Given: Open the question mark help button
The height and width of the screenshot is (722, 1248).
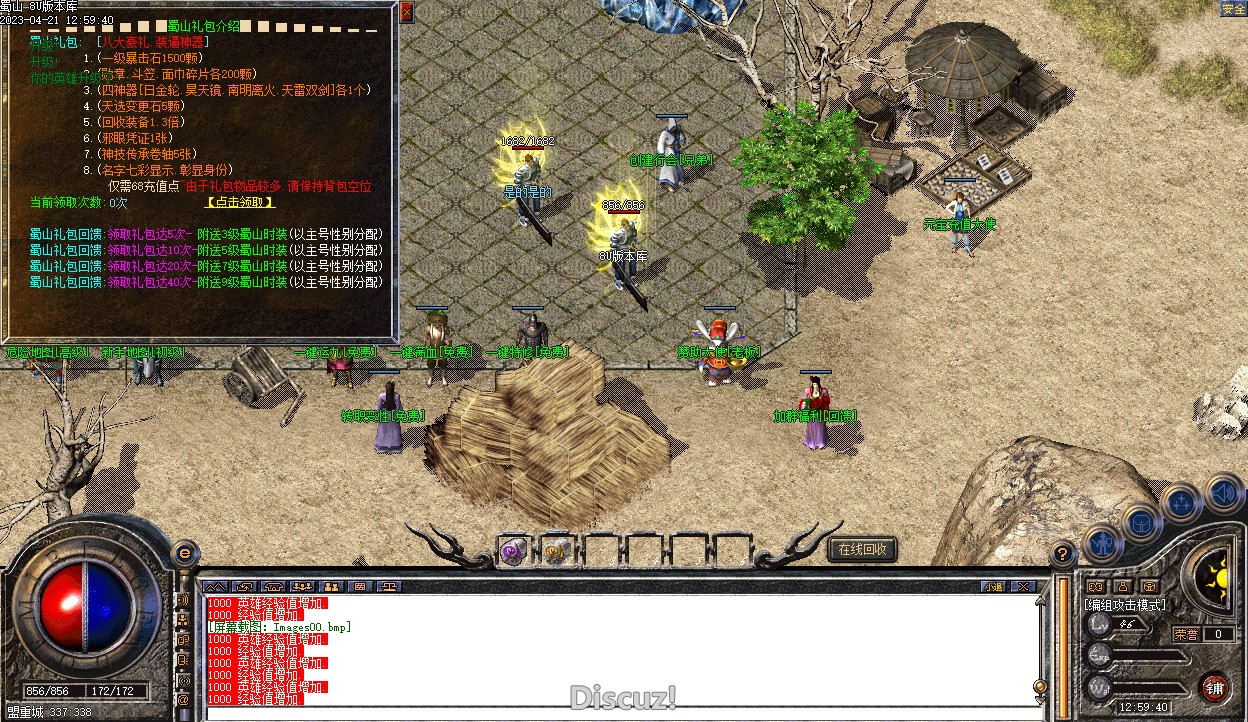Looking at the screenshot, I should [x=1063, y=551].
